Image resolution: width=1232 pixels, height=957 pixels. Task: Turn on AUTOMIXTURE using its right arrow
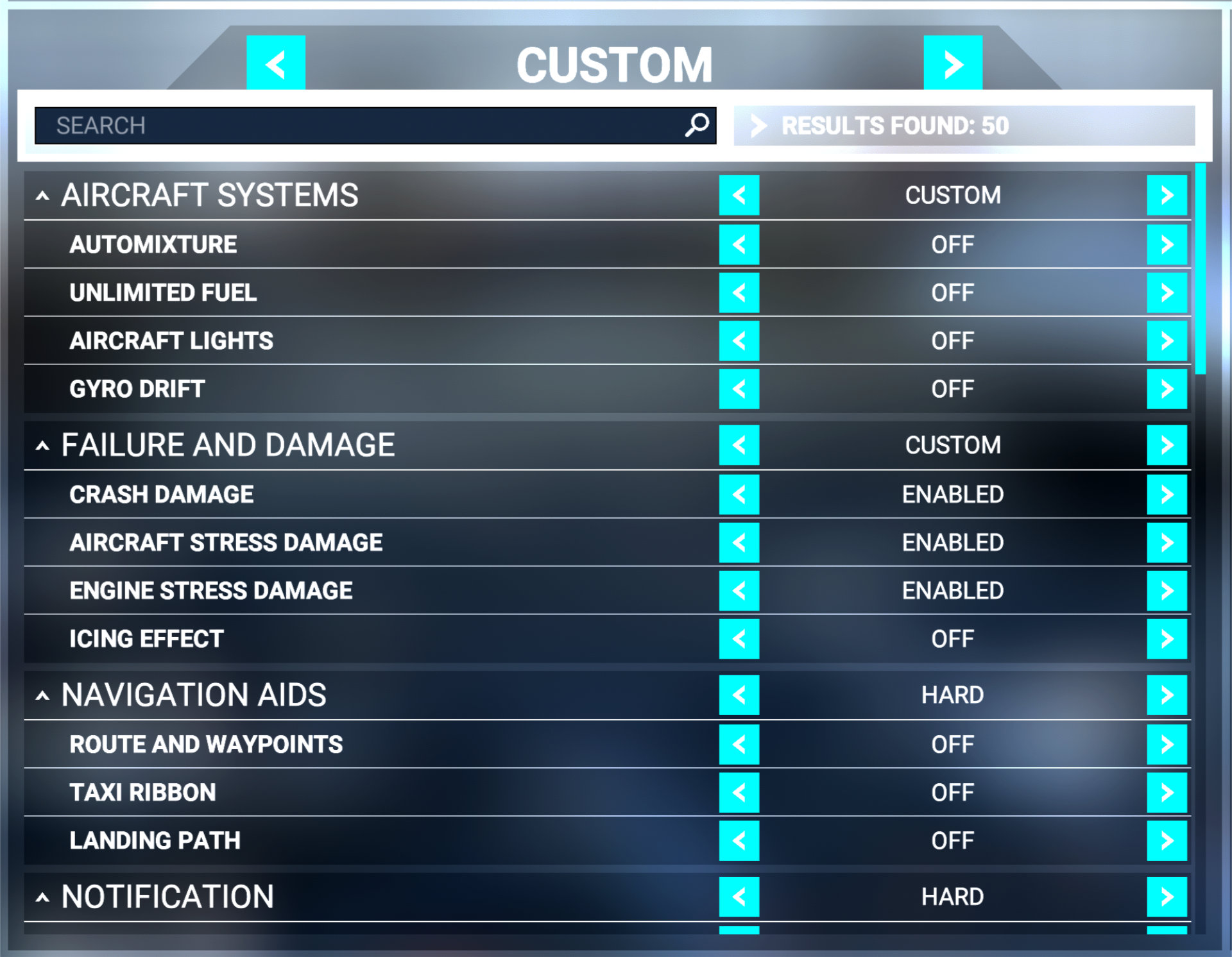coord(1167,244)
